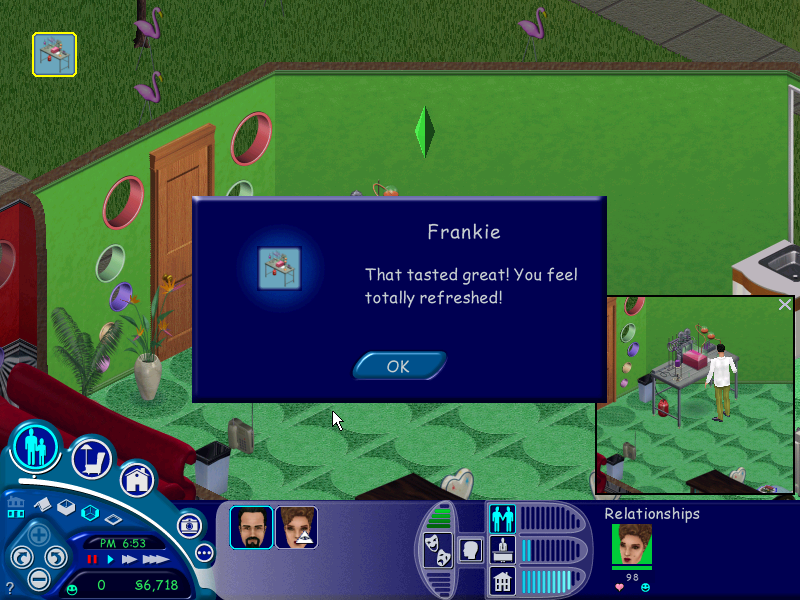This screenshot has width=800, height=600.
Task: Set game speed to ultra fast
Action: 154,559
